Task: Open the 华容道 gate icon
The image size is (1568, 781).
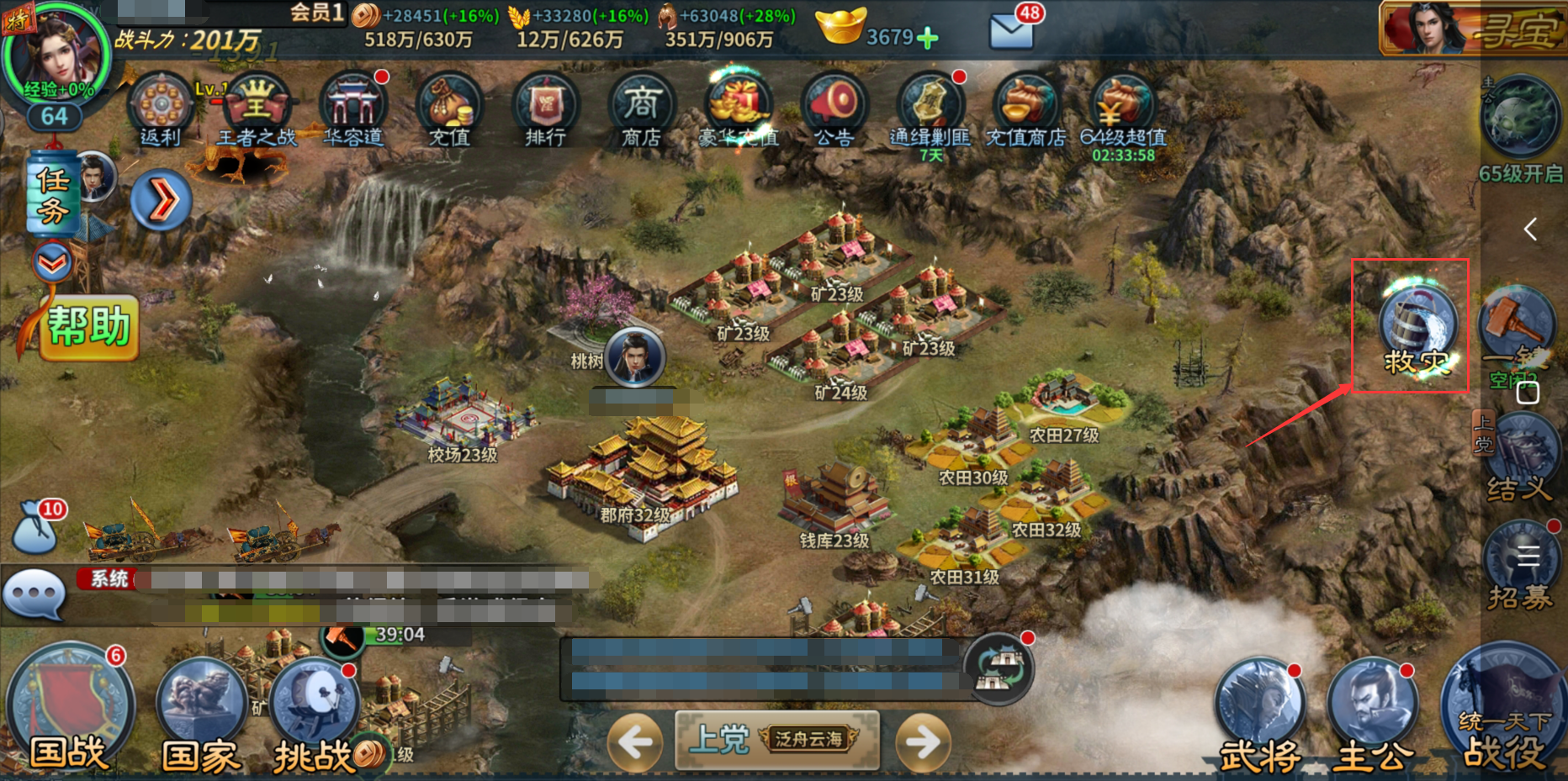Action: tap(353, 109)
